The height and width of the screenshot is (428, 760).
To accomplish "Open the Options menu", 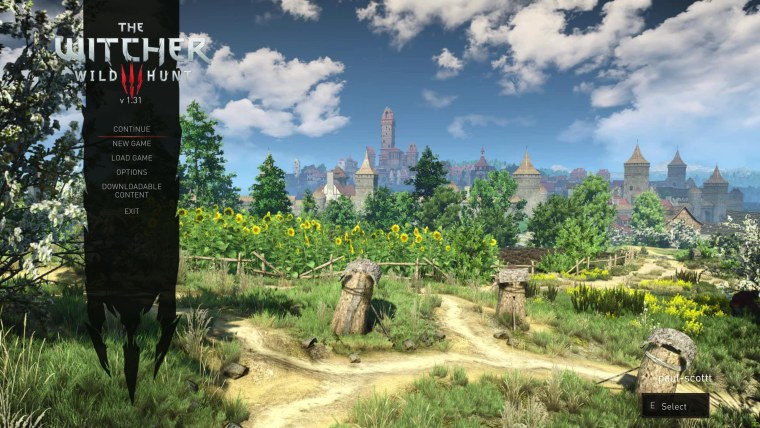I will tap(131, 172).
